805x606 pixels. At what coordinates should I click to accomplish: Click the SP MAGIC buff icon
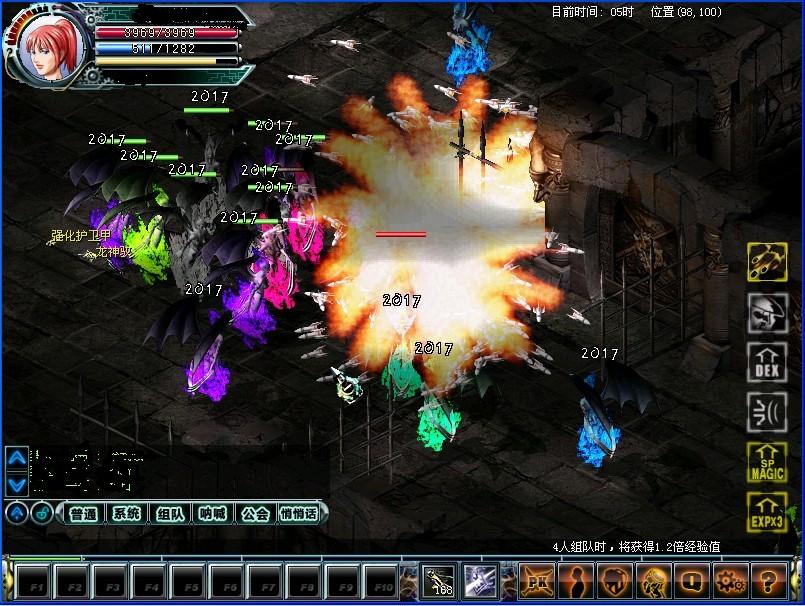pyautogui.click(x=767, y=463)
